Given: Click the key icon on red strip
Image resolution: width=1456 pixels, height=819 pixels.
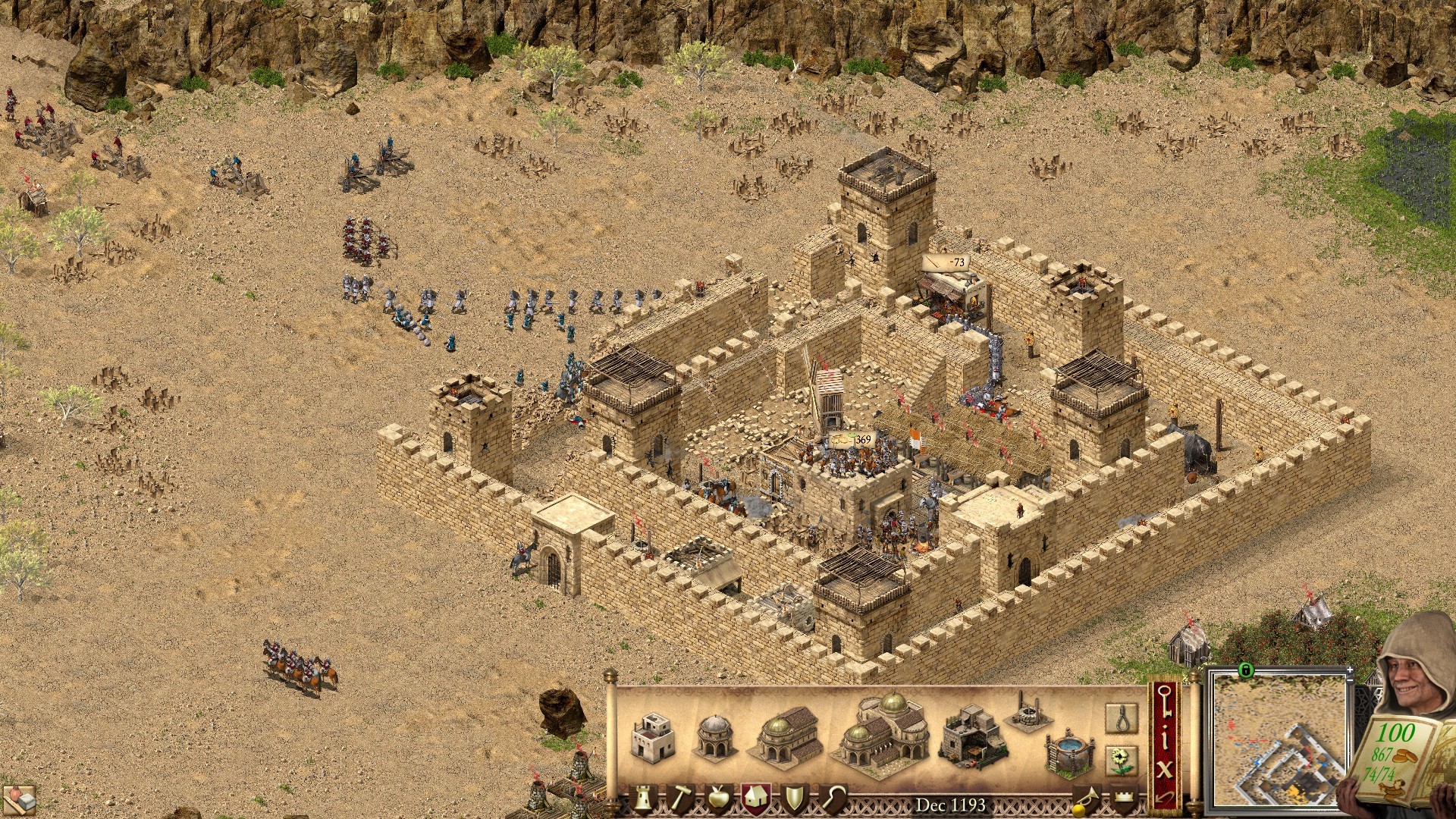Looking at the screenshot, I should [1165, 701].
